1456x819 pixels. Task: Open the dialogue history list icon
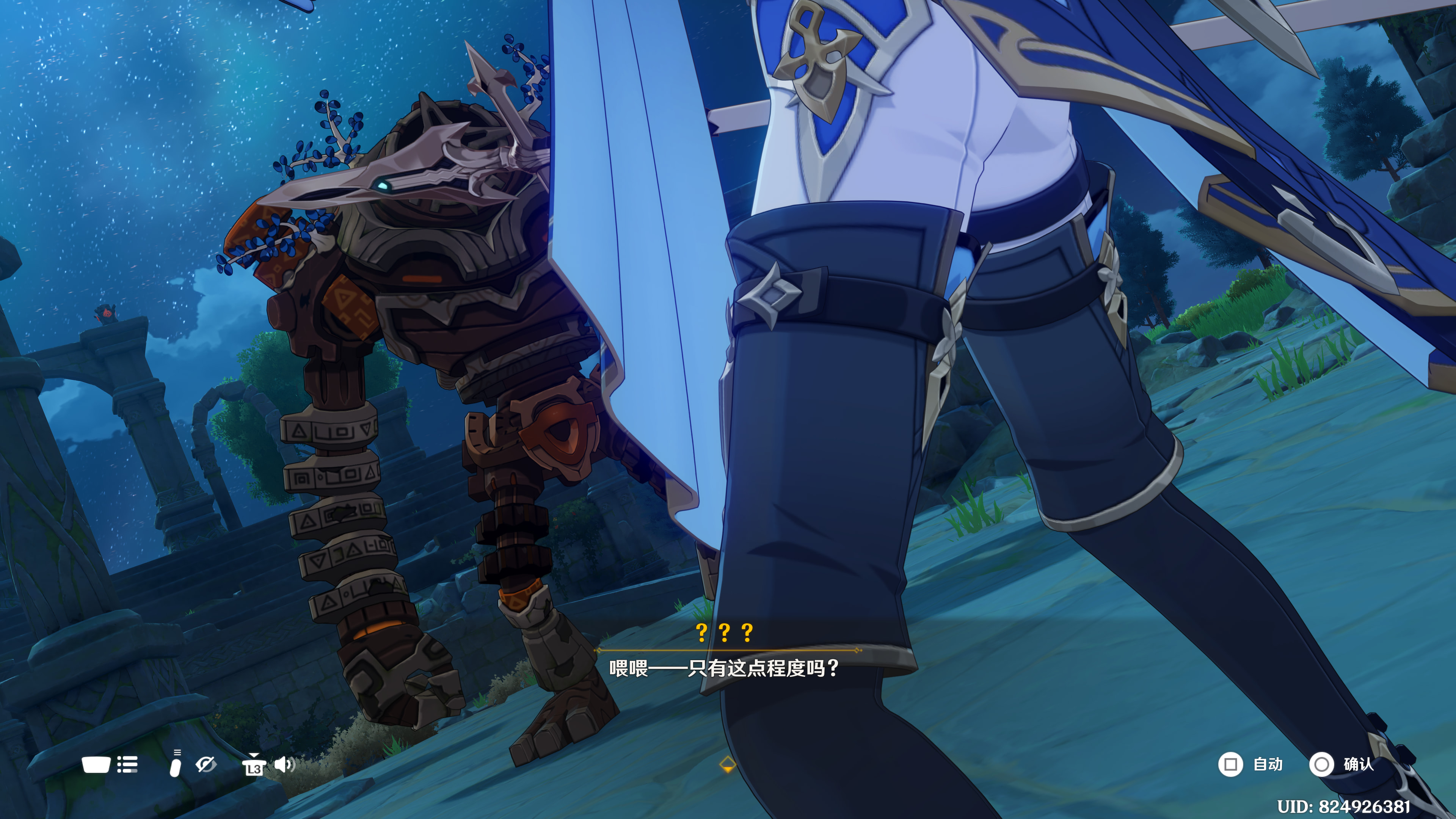point(127,765)
